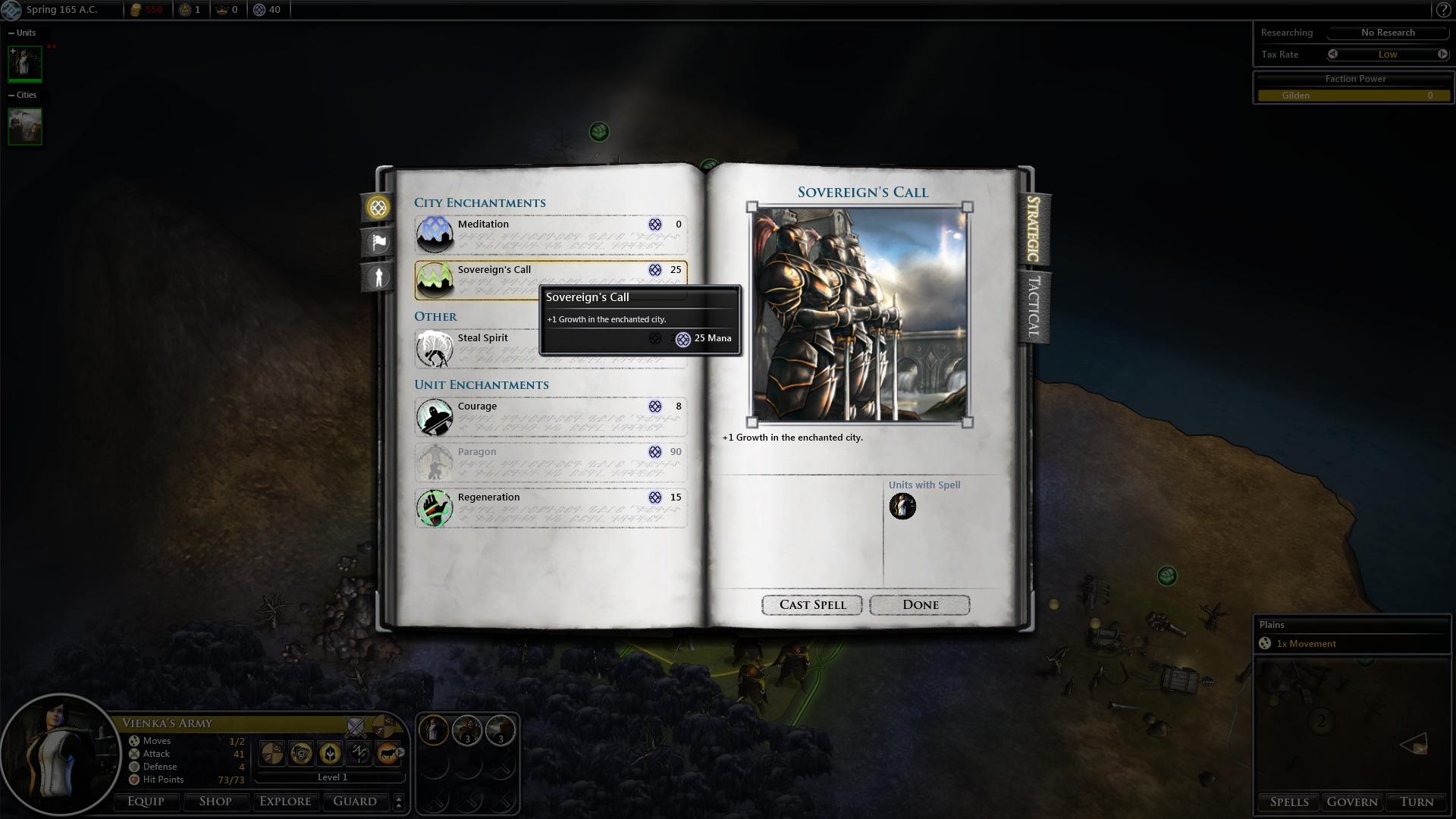Close the spellbook with Done

919,604
